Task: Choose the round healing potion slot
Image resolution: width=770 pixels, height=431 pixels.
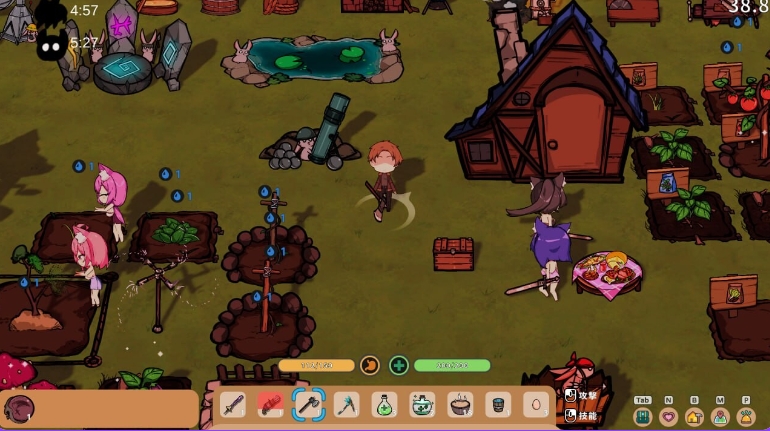Action: 422,405
